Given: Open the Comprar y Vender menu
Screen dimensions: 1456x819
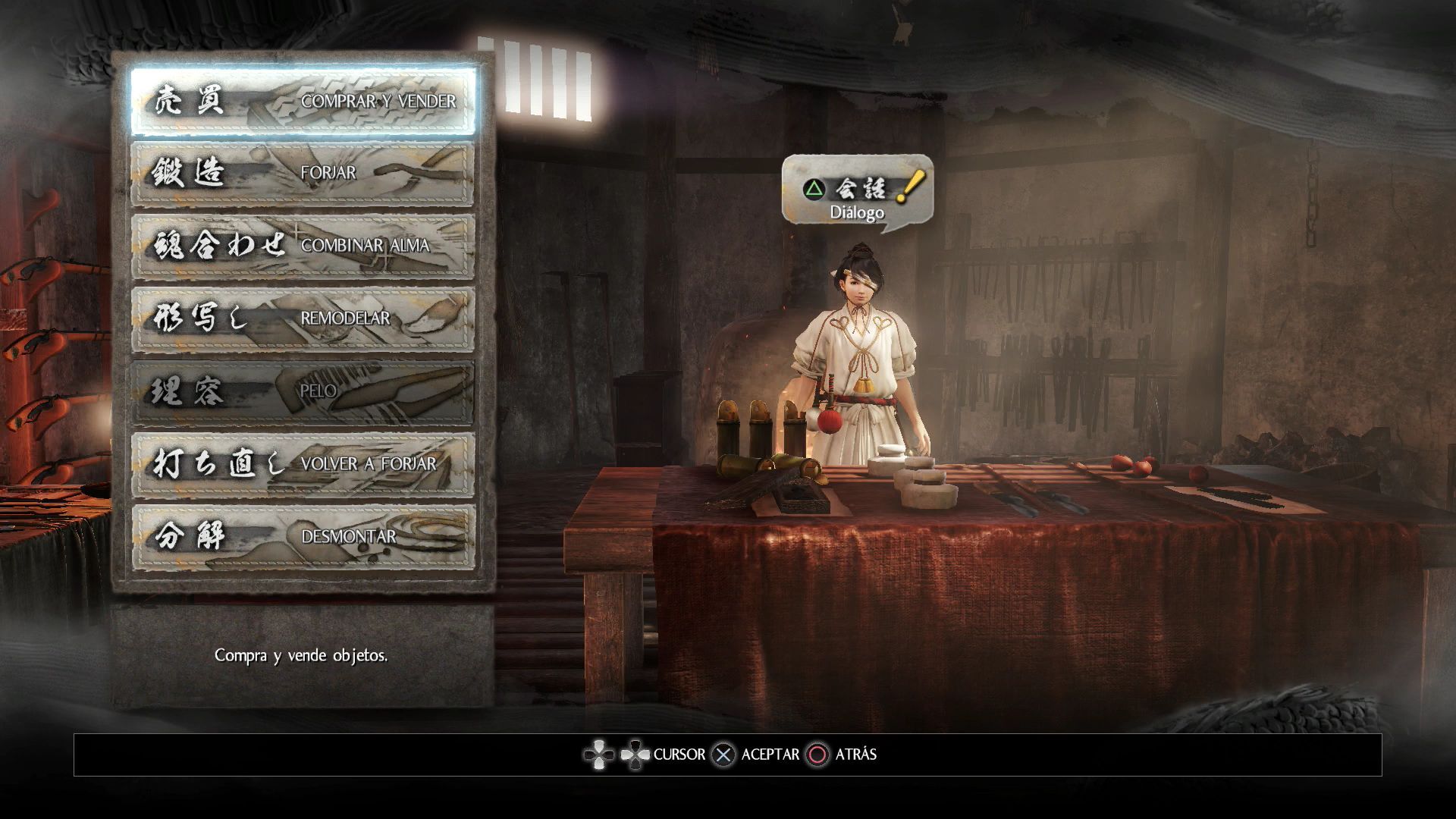Looking at the screenshot, I should (303, 102).
